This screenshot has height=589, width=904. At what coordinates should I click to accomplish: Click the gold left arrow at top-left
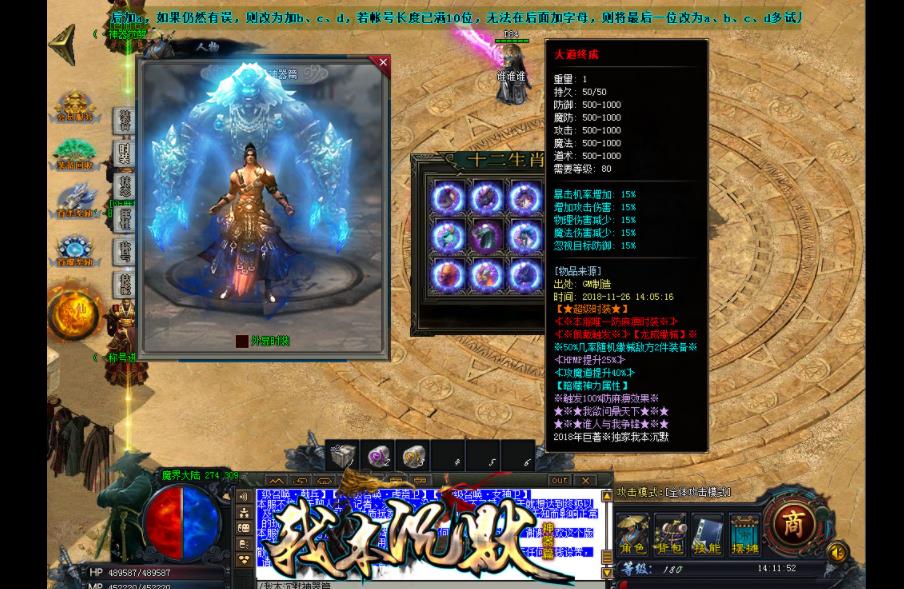pyautogui.click(x=63, y=44)
